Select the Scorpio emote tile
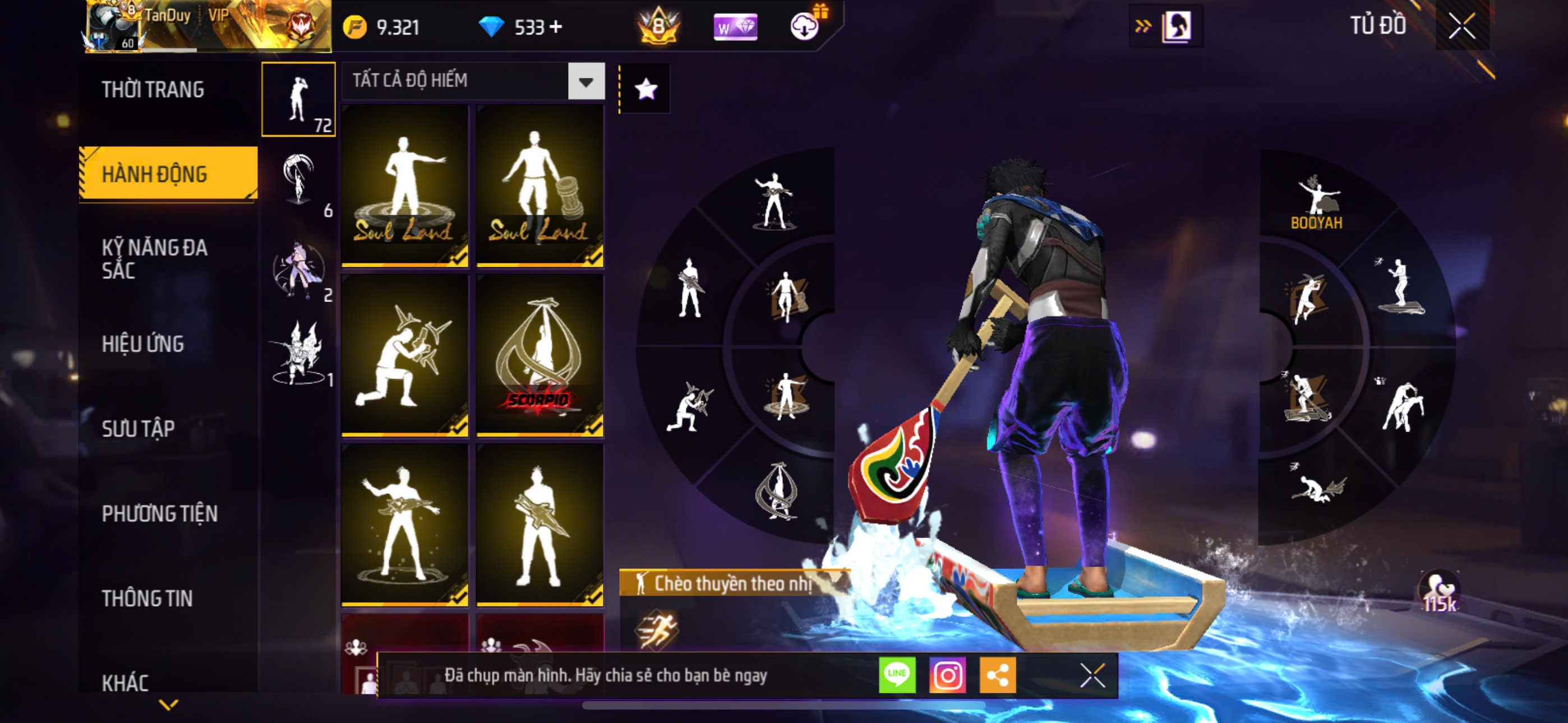The width and height of the screenshot is (1568, 723). click(539, 355)
